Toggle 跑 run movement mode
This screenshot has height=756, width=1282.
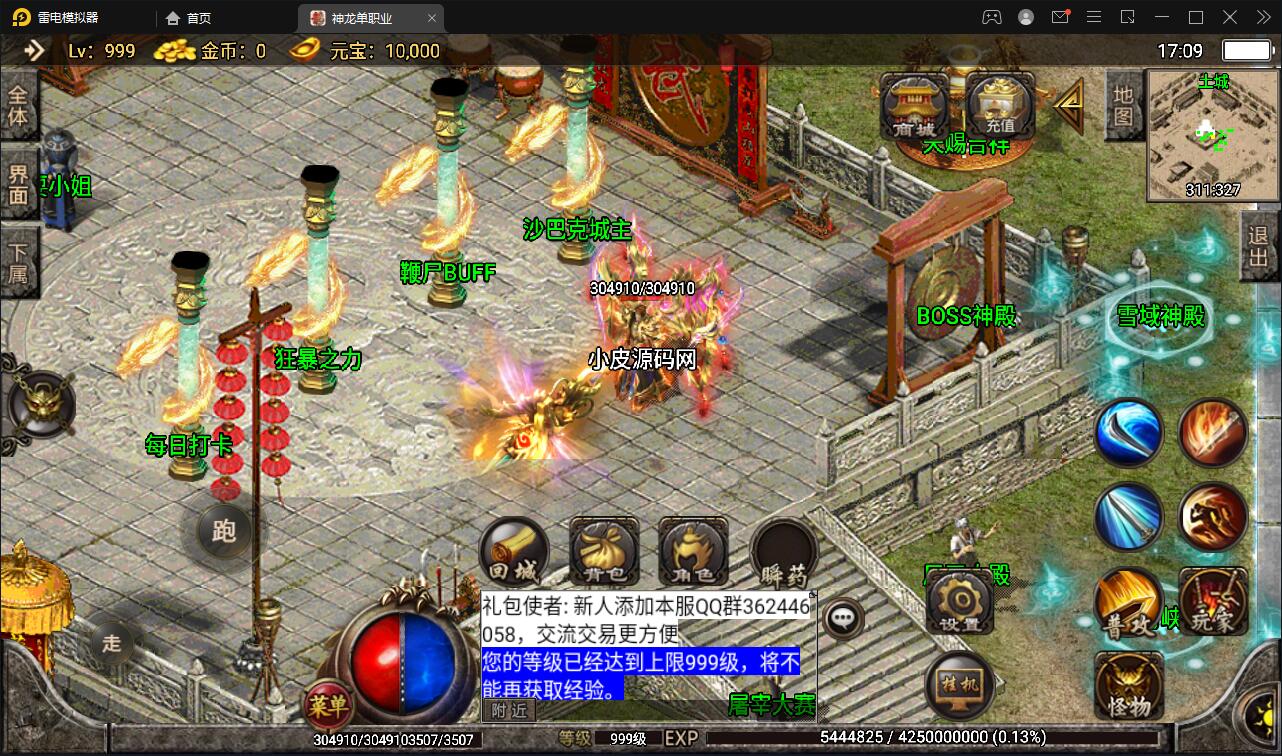224,534
